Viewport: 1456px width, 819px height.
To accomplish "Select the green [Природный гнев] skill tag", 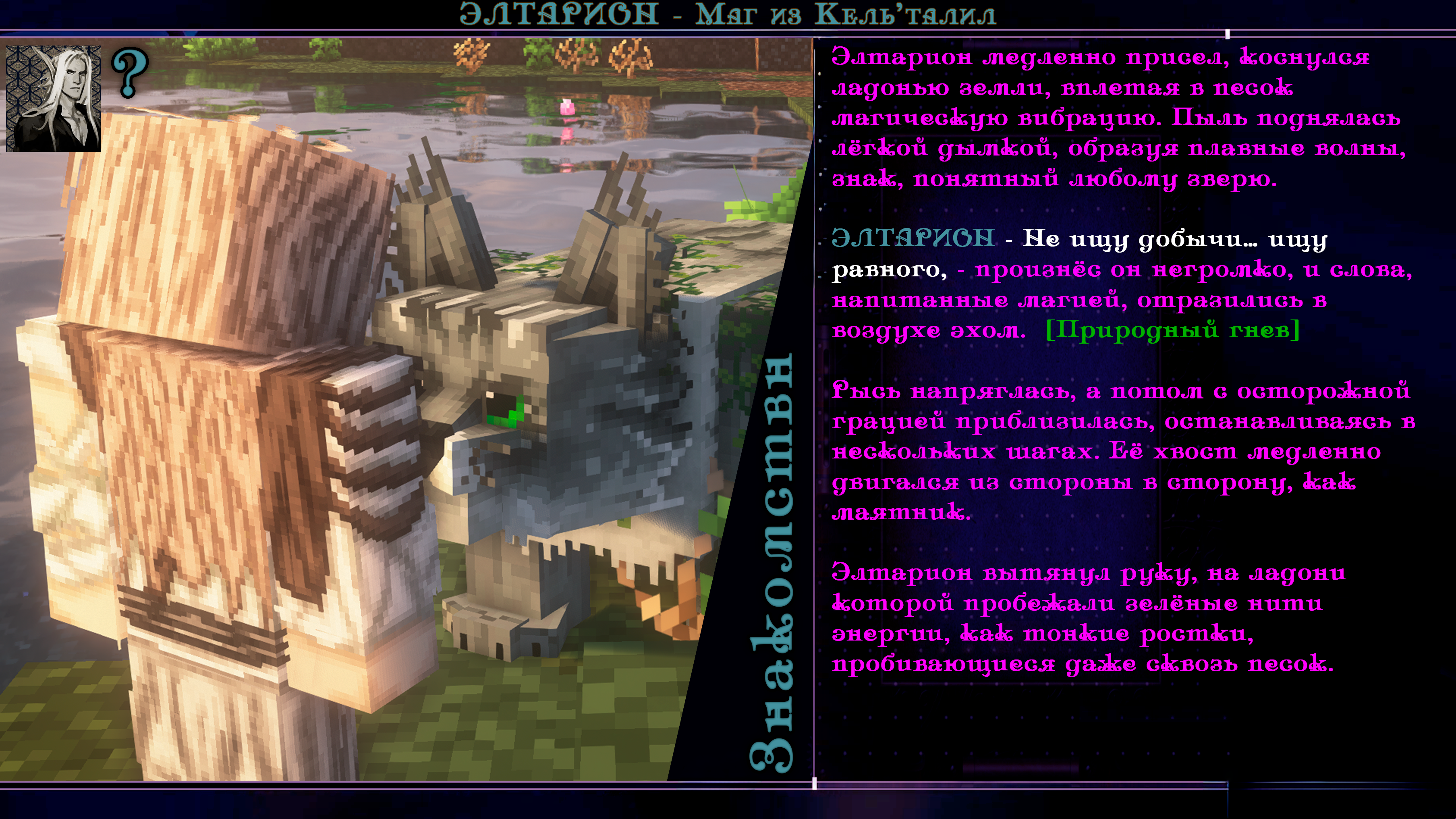I will [1172, 330].
